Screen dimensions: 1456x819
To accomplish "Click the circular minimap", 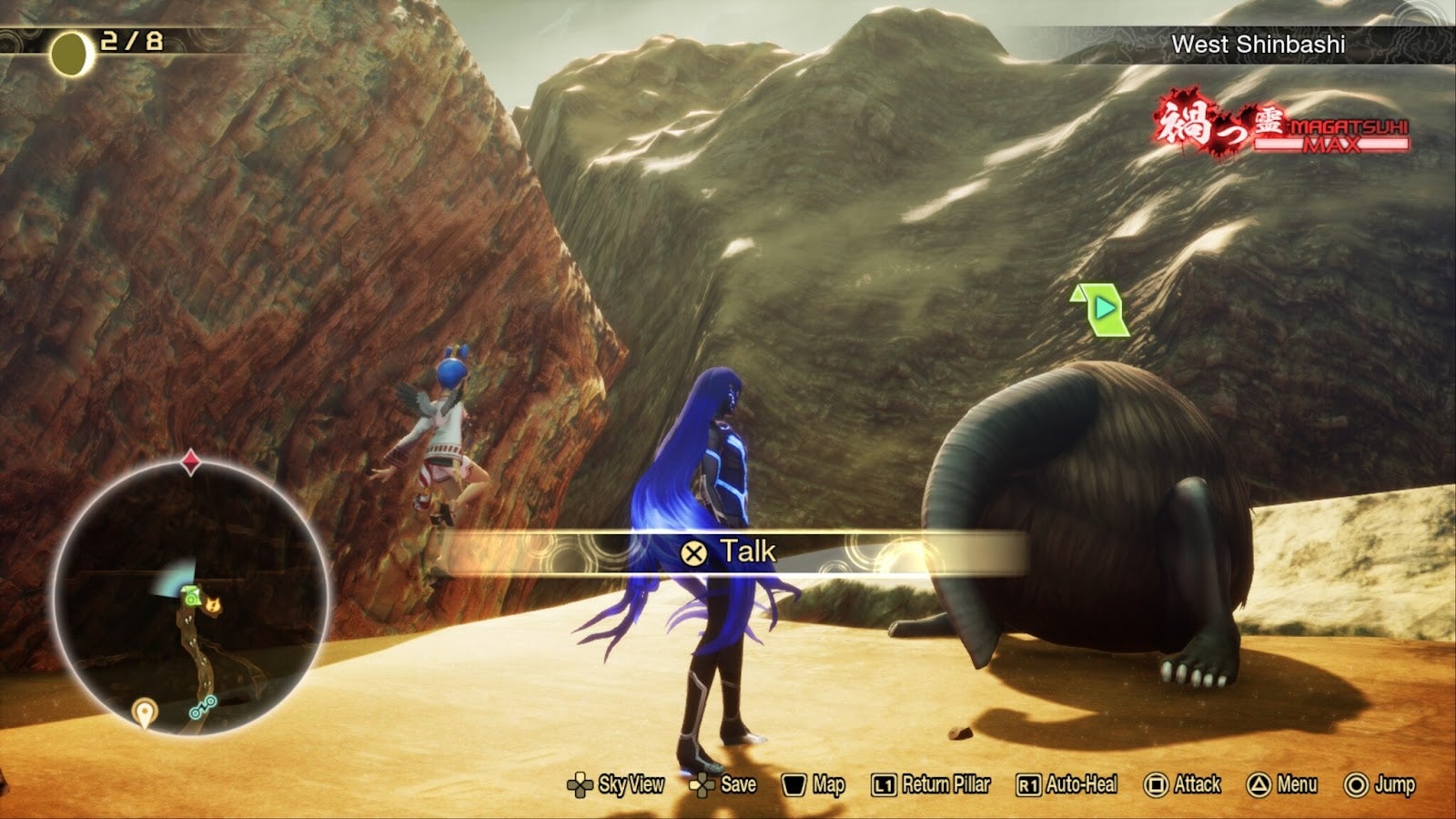I will [190, 596].
